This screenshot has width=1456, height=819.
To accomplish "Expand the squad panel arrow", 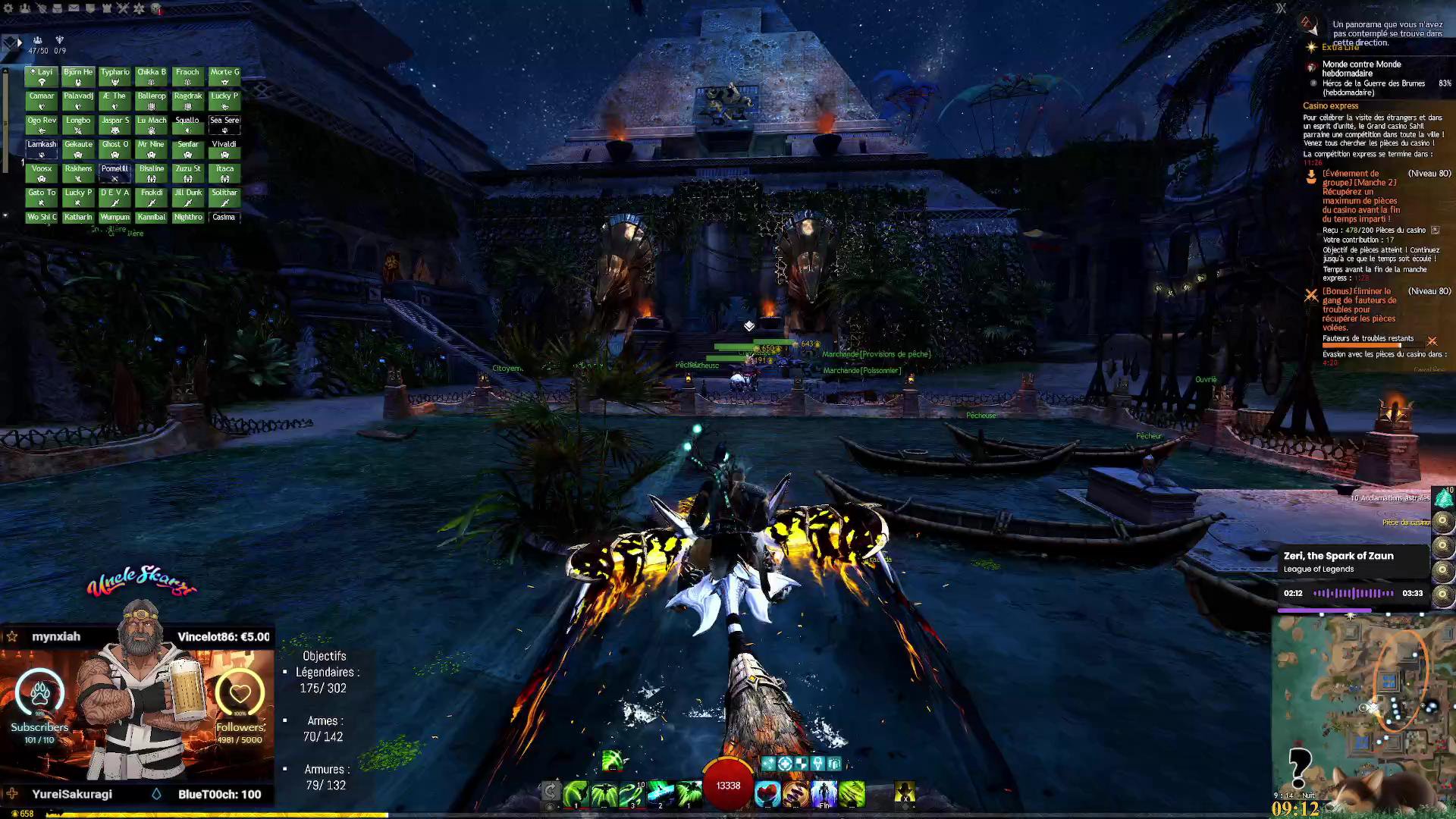I will point(19,43).
